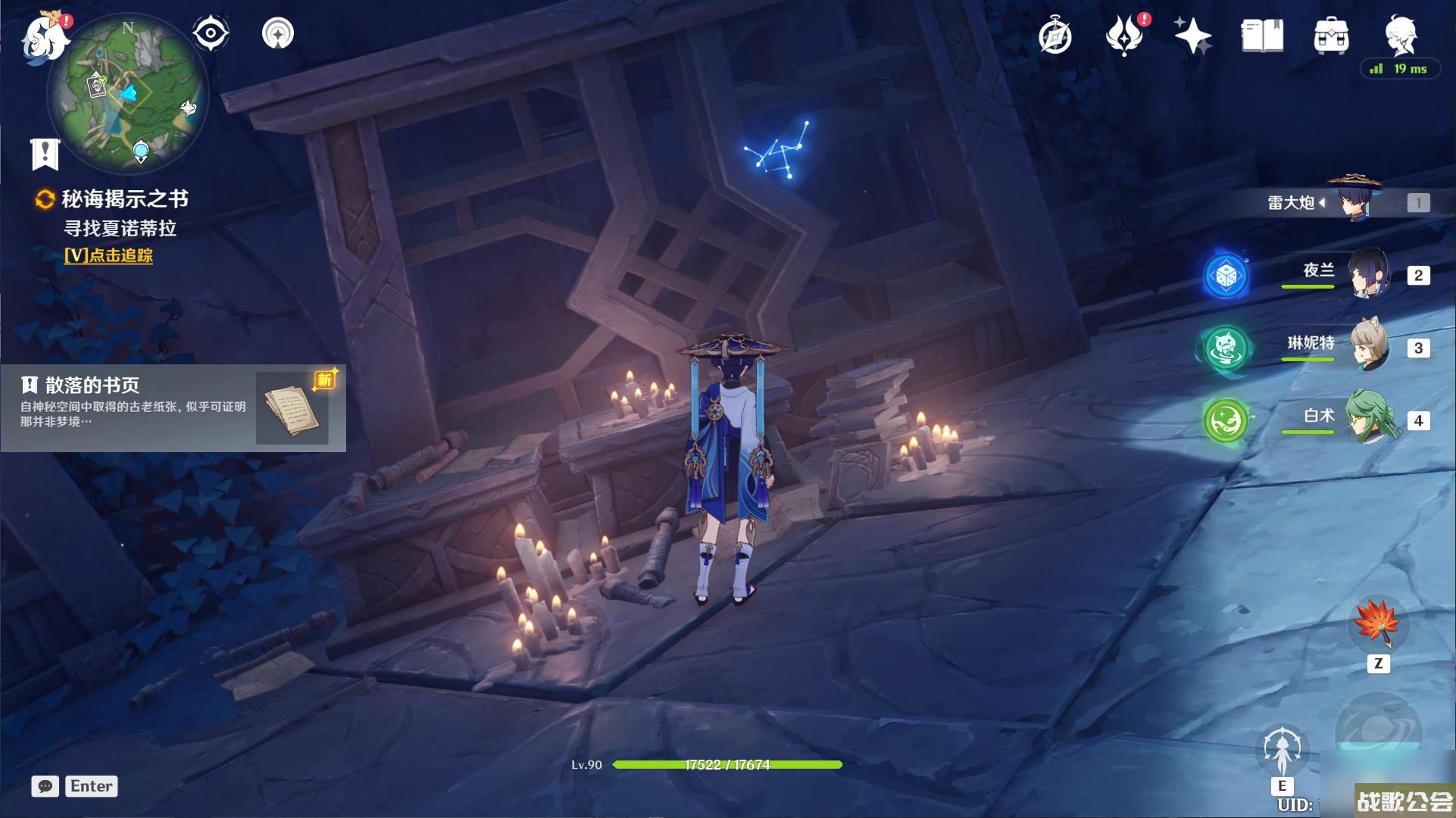Open the adventure compass icon
1456x818 pixels.
point(1055,36)
